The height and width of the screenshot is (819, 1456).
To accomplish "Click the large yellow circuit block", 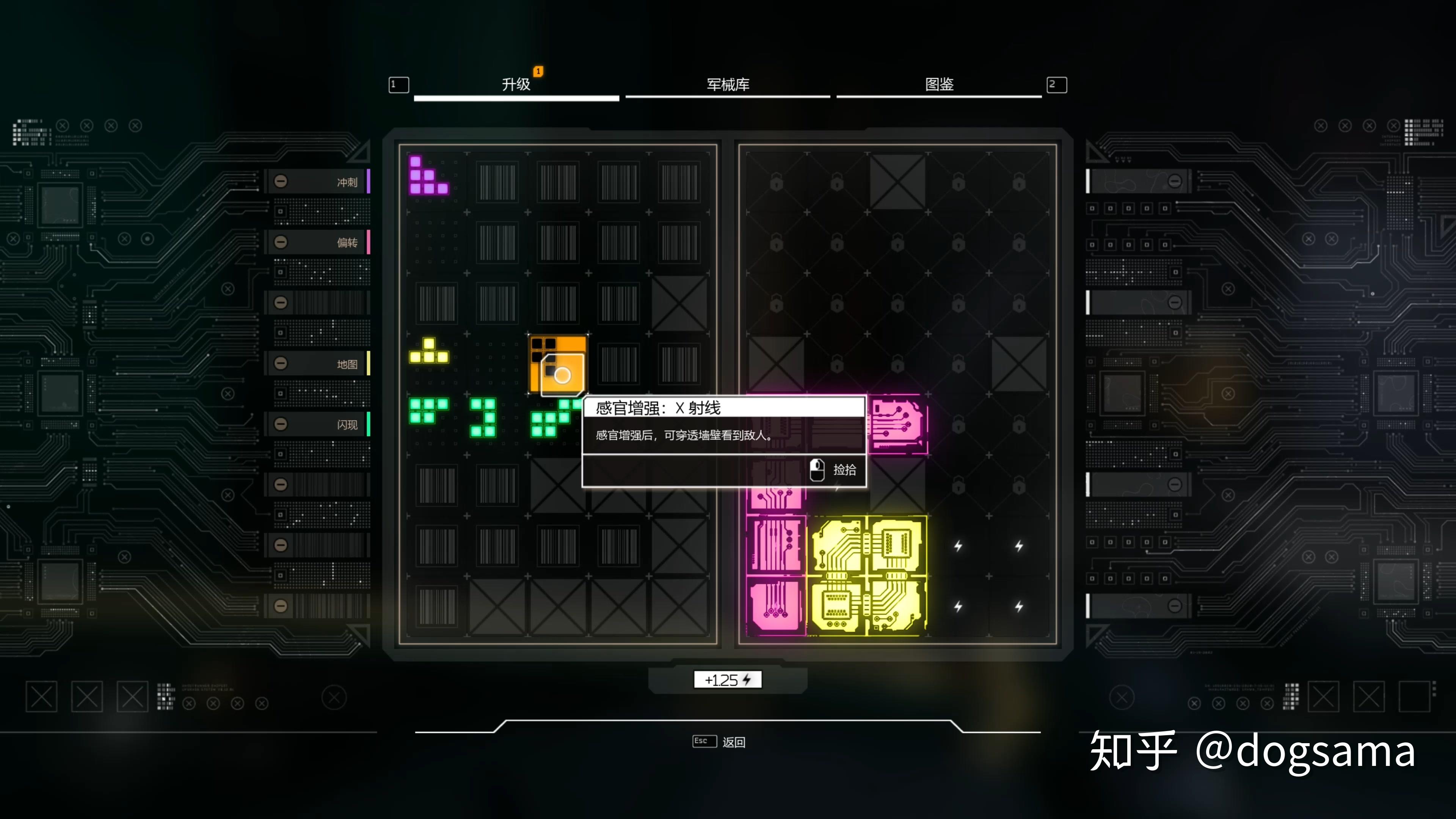I will (x=867, y=576).
